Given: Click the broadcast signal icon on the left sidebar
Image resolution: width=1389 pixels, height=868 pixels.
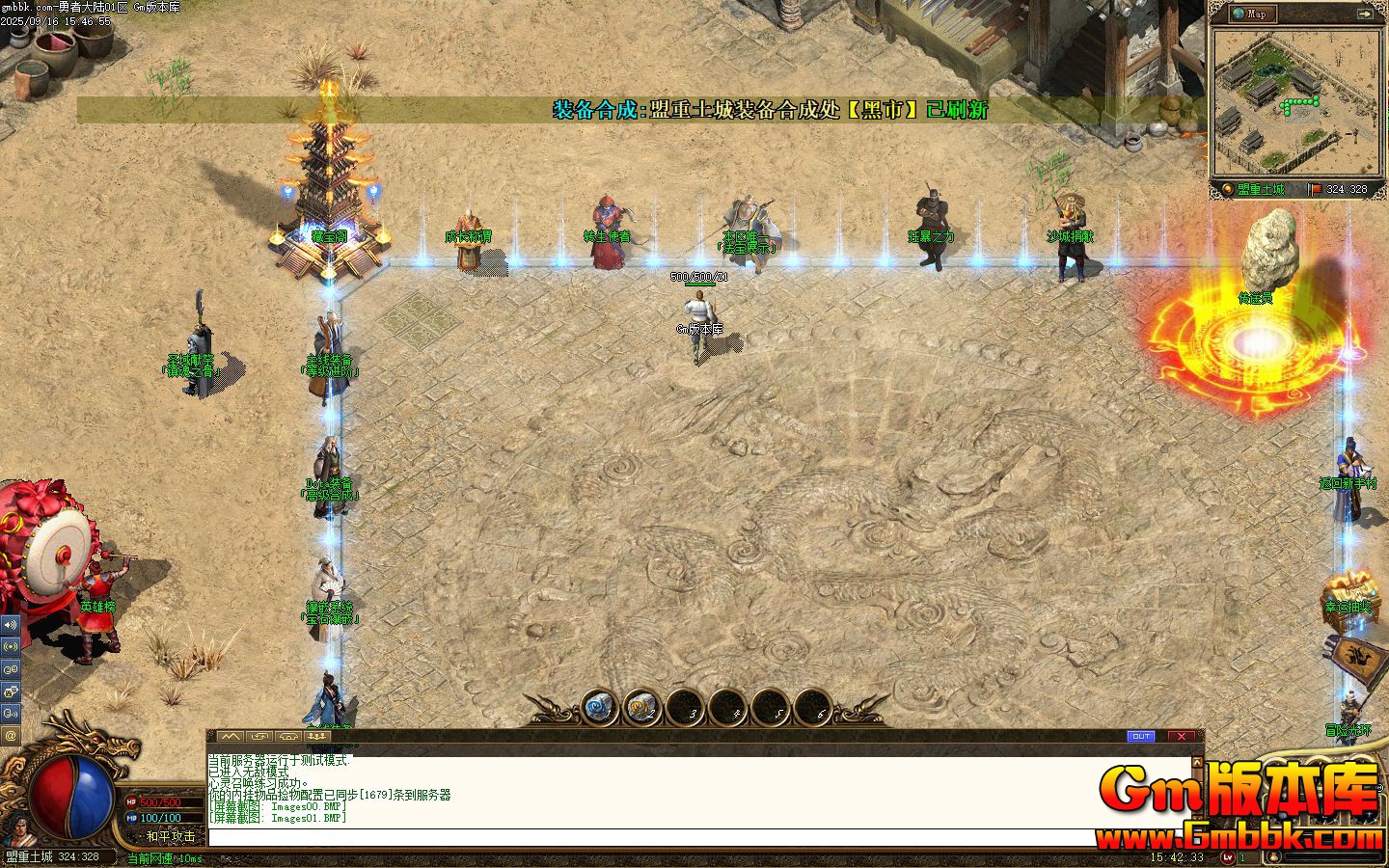Looking at the screenshot, I should (x=11, y=646).
